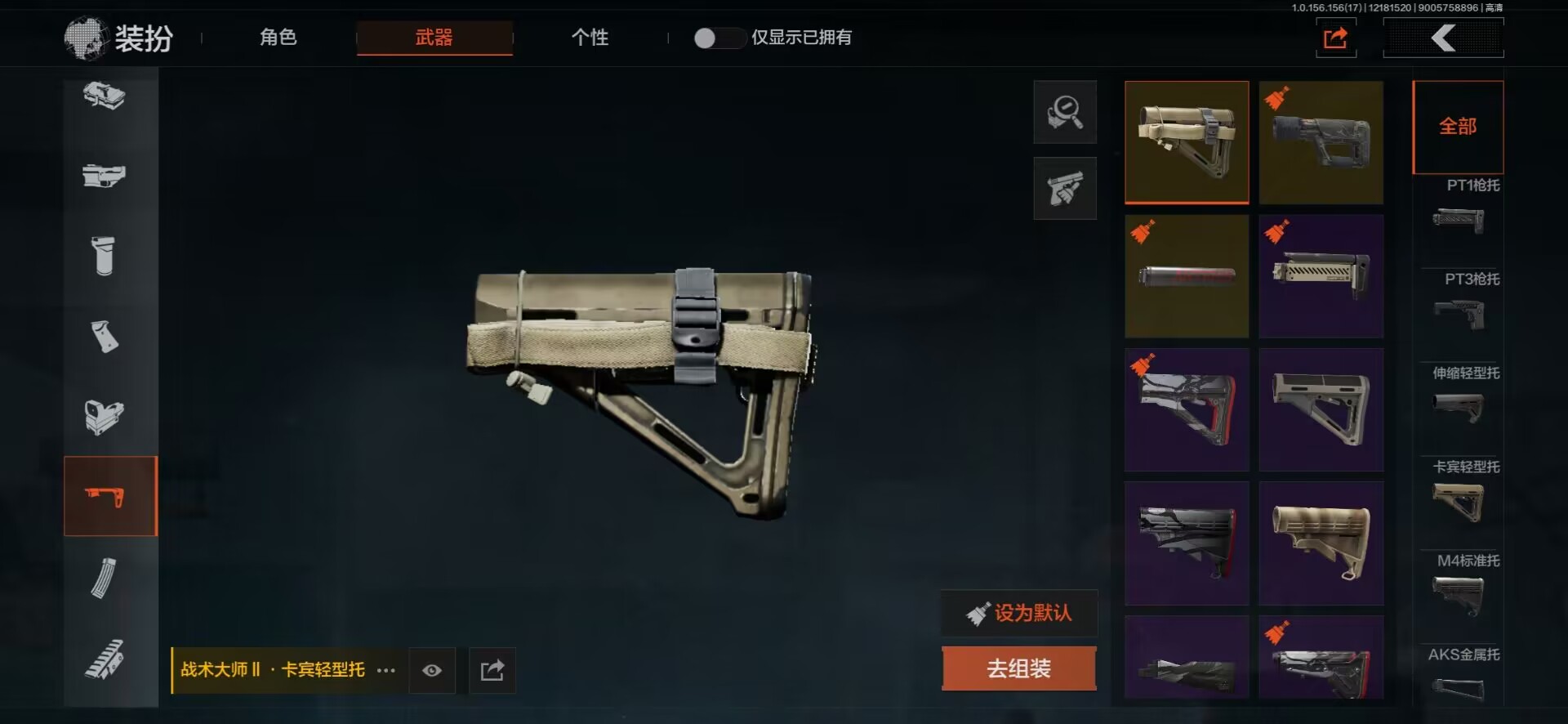
Task: Select the magazine category icon
Action: coord(104,578)
